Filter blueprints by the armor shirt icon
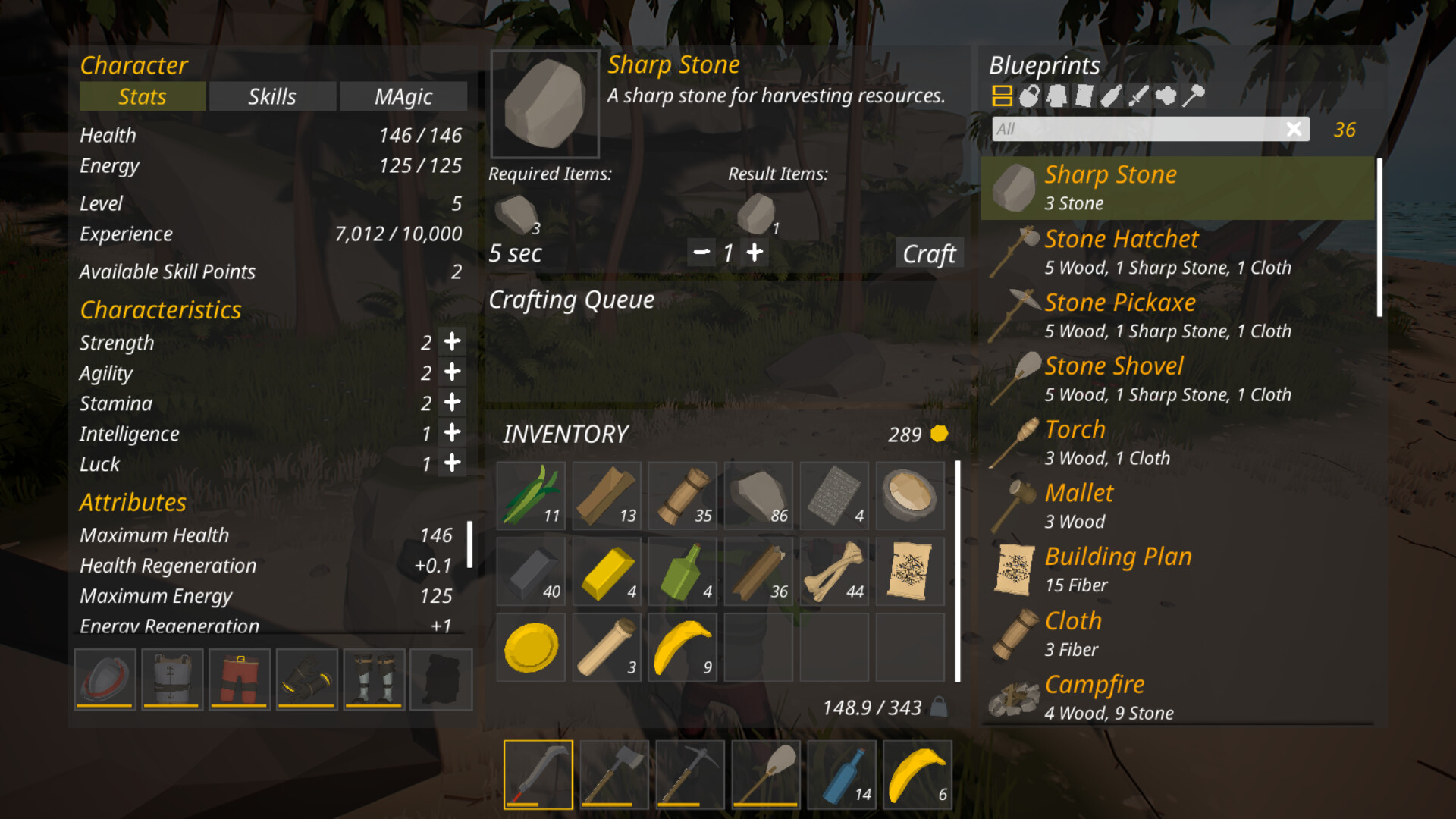The height and width of the screenshot is (819, 1456). coord(1056,96)
